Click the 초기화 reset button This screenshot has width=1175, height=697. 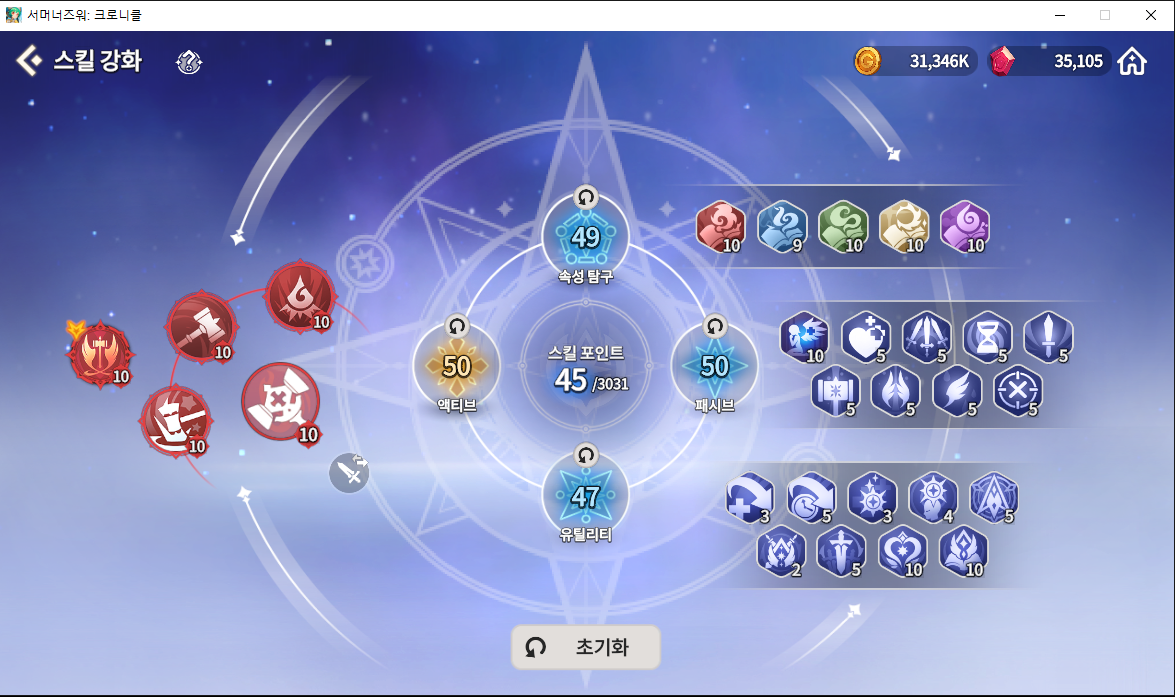point(586,647)
